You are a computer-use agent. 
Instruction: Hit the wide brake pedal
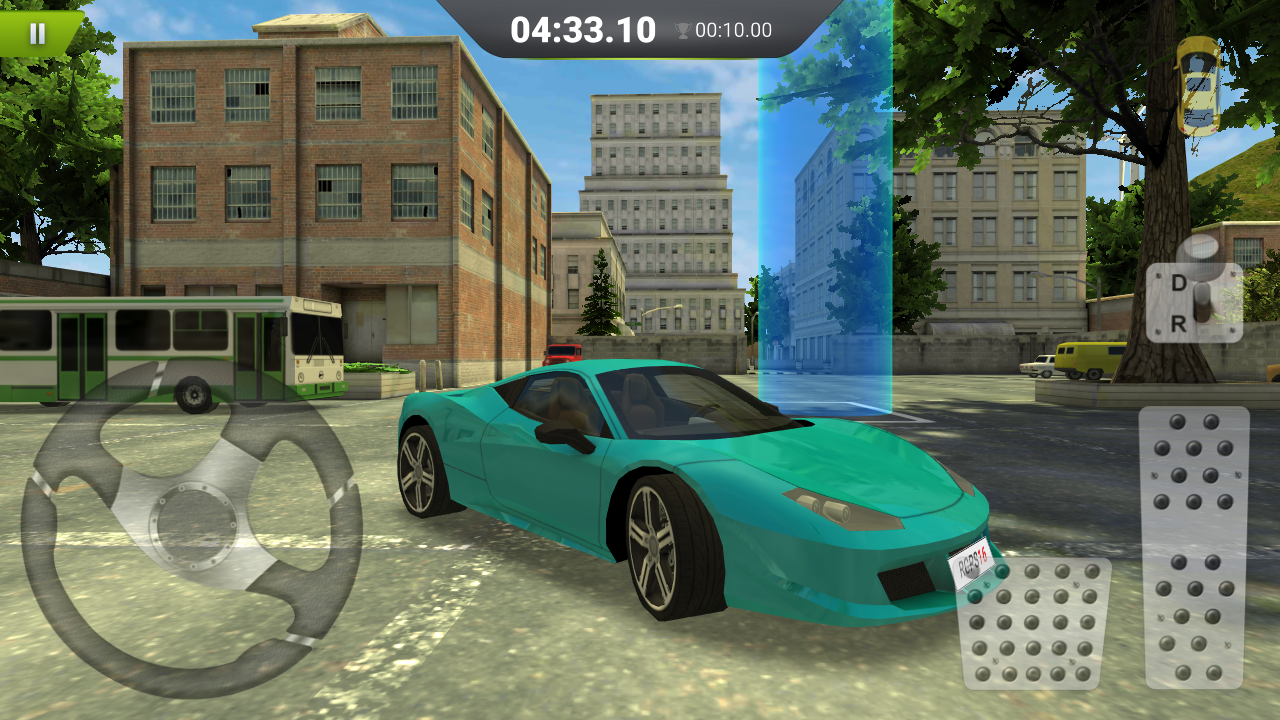click(1034, 624)
